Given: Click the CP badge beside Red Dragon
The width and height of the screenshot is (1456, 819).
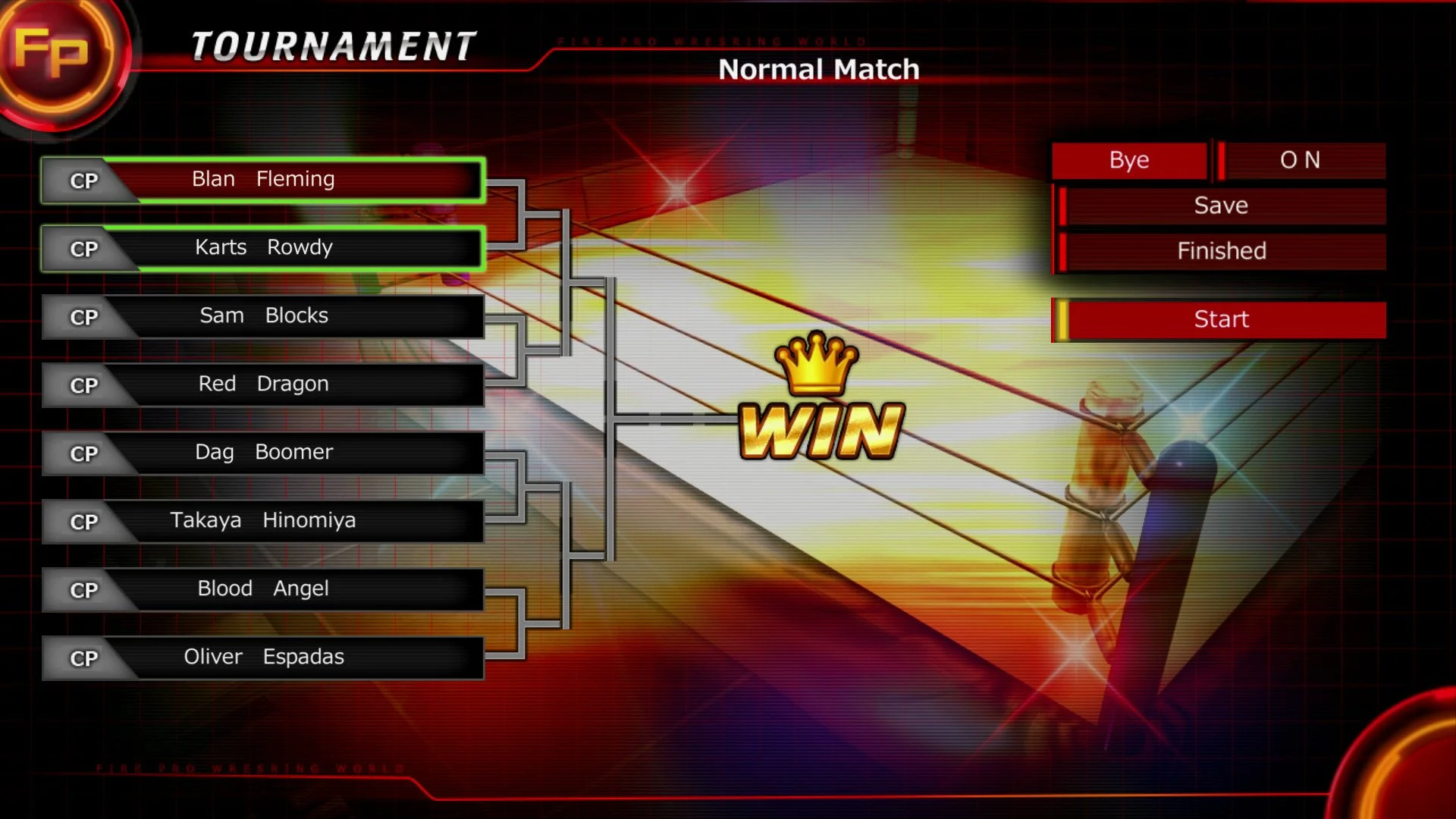Looking at the screenshot, I should 83,385.
